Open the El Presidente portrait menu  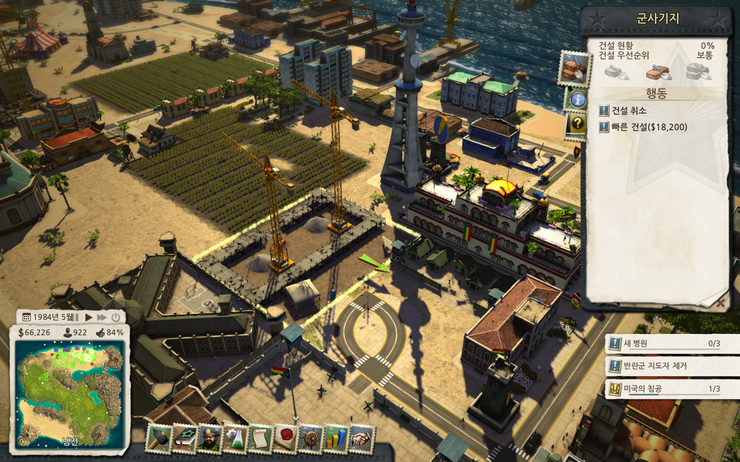pyautogui.click(x=209, y=438)
